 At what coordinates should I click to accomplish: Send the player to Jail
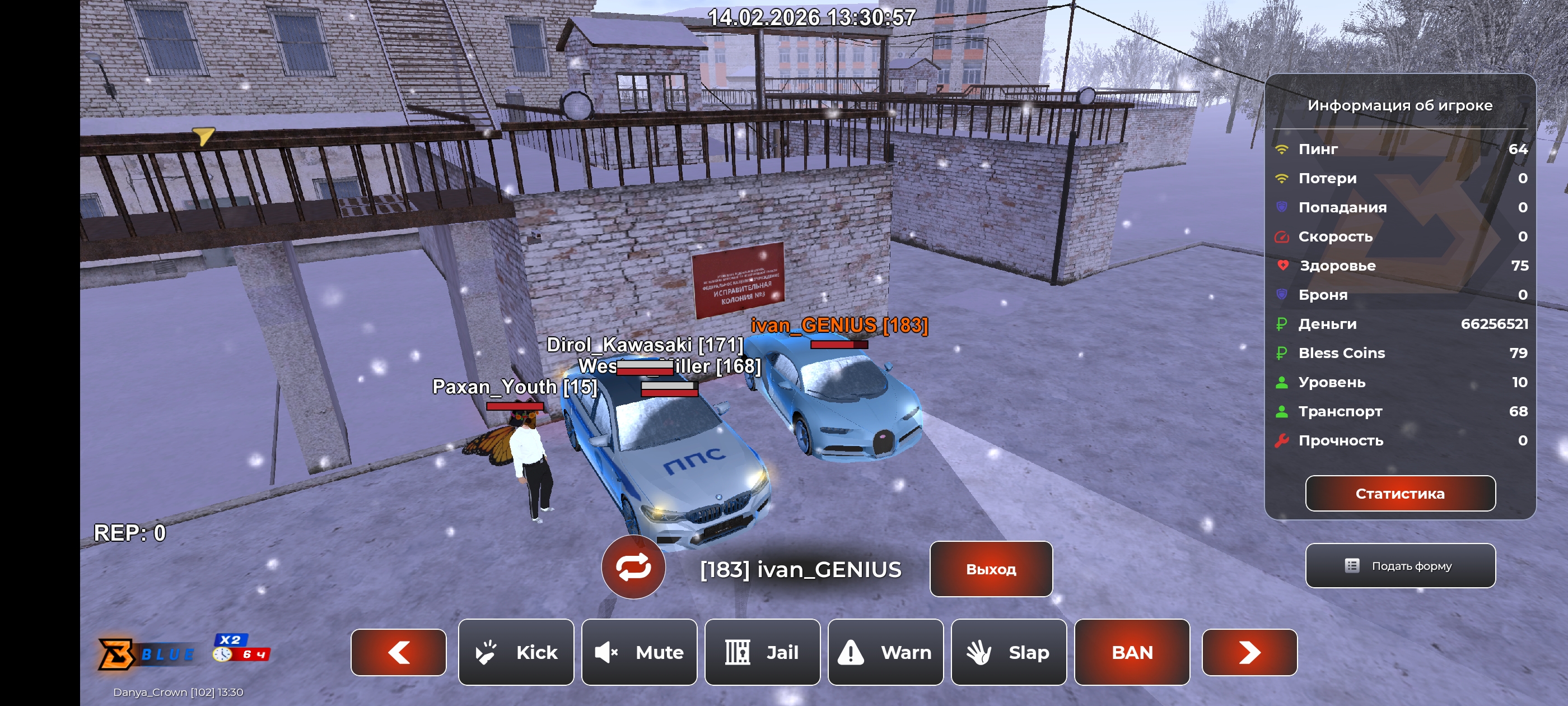point(762,652)
